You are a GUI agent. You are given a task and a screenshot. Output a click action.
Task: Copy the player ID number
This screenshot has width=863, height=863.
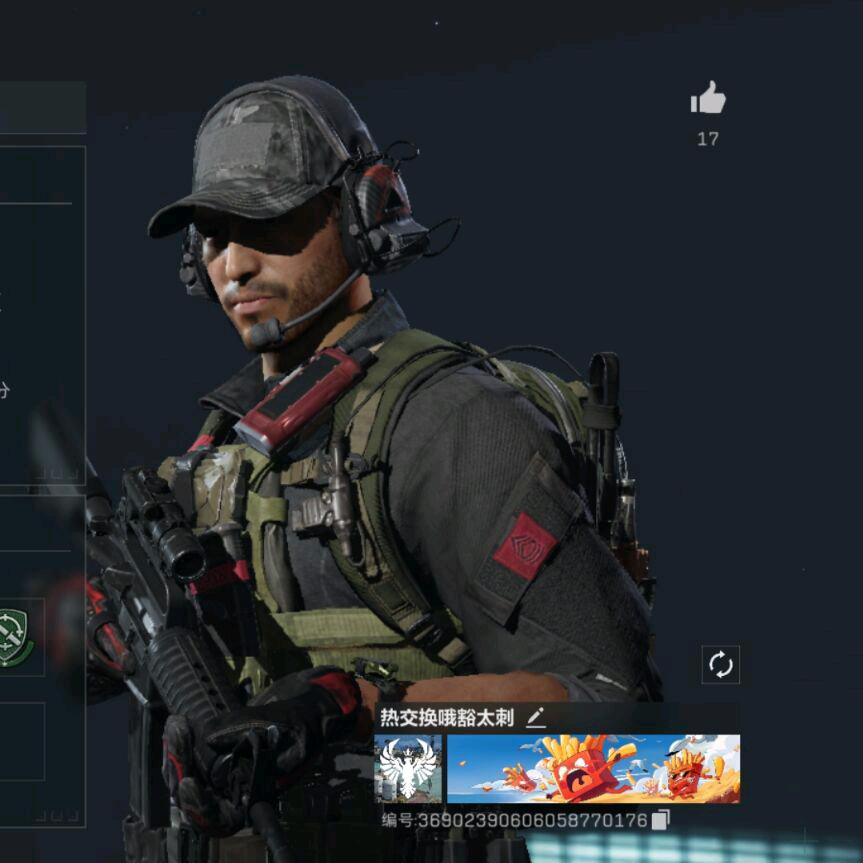[x=660, y=820]
